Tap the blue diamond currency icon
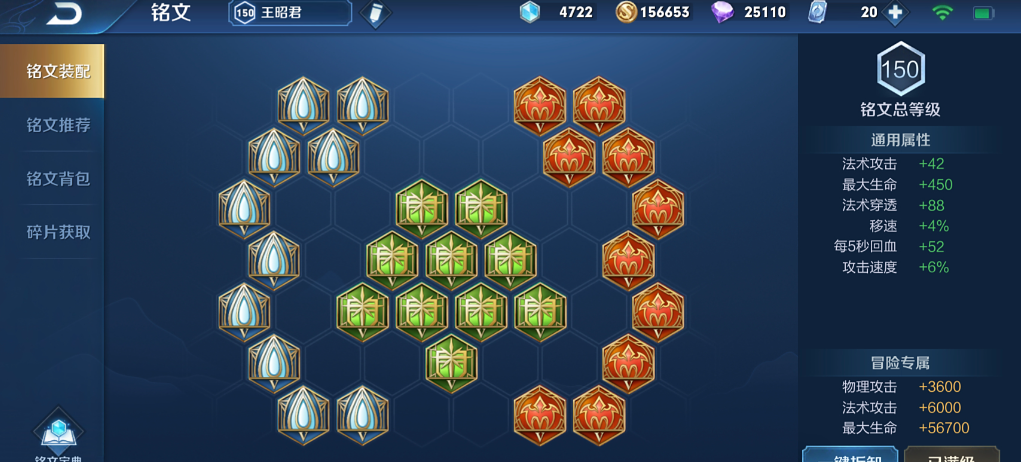The image size is (1021, 462). coord(529,13)
